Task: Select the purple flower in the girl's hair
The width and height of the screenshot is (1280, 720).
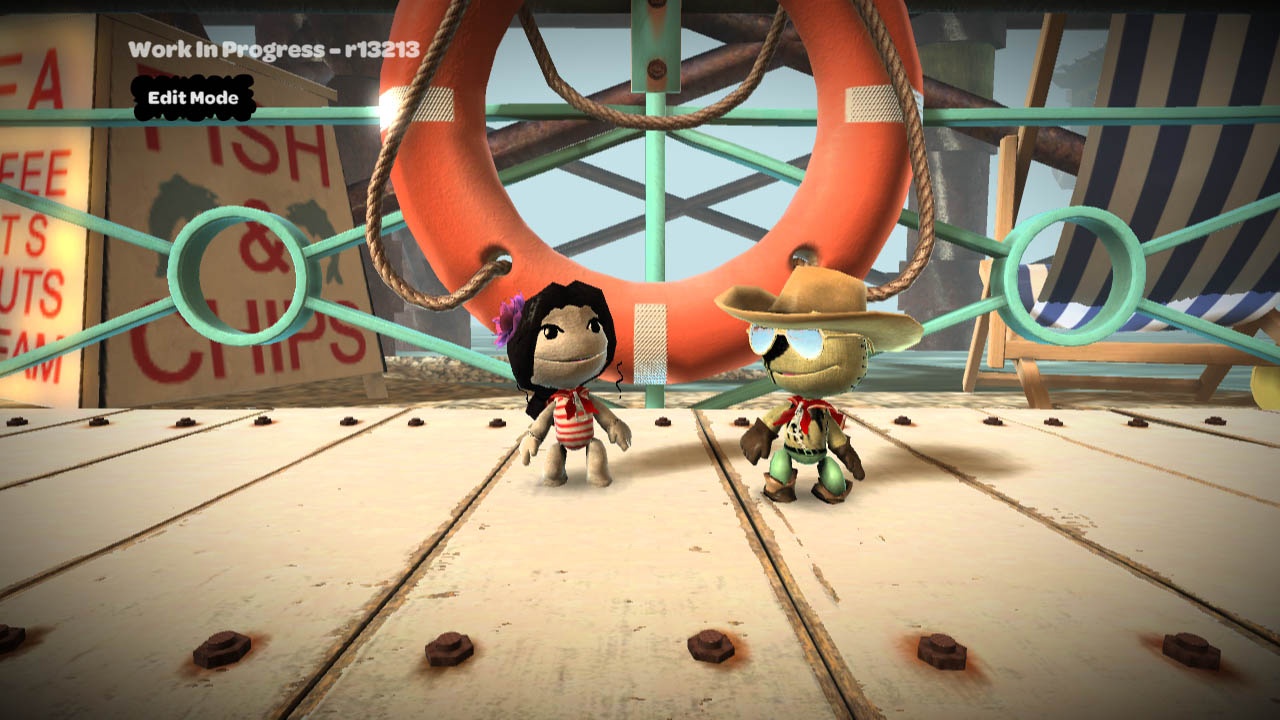Action: click(x=509, y=315)
